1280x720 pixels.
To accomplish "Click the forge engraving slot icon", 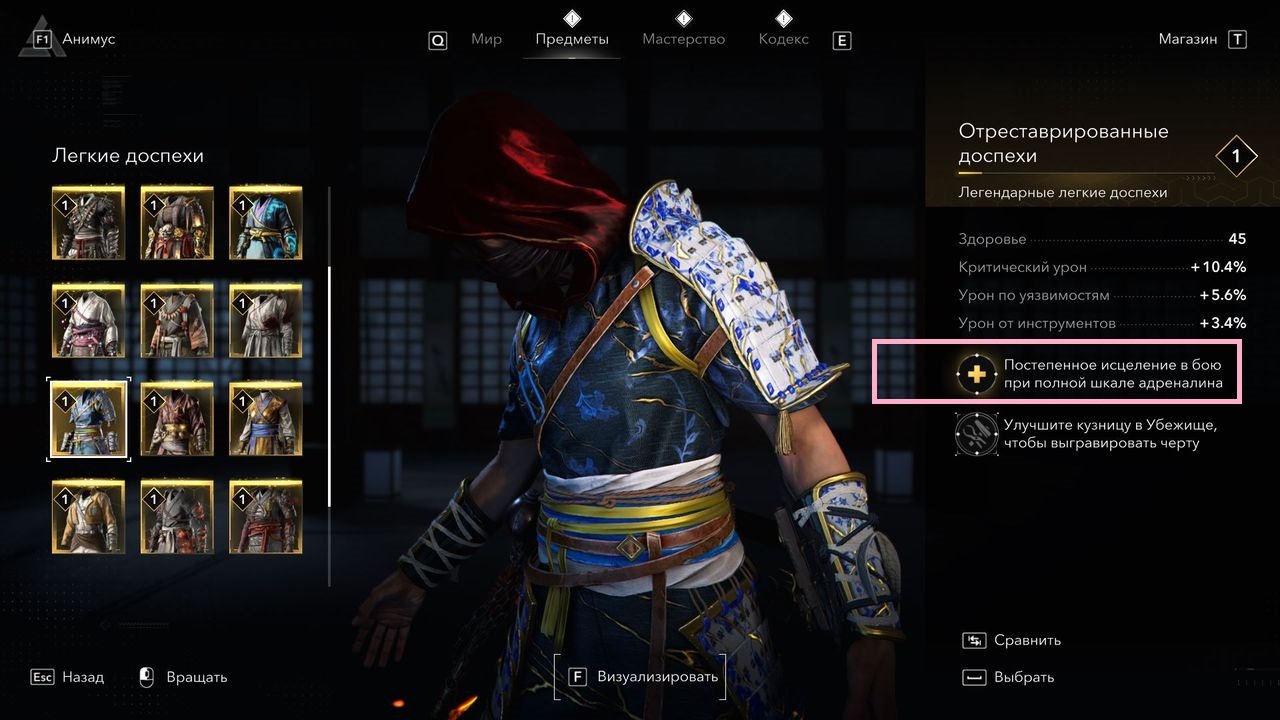I will tap(975, 434).
